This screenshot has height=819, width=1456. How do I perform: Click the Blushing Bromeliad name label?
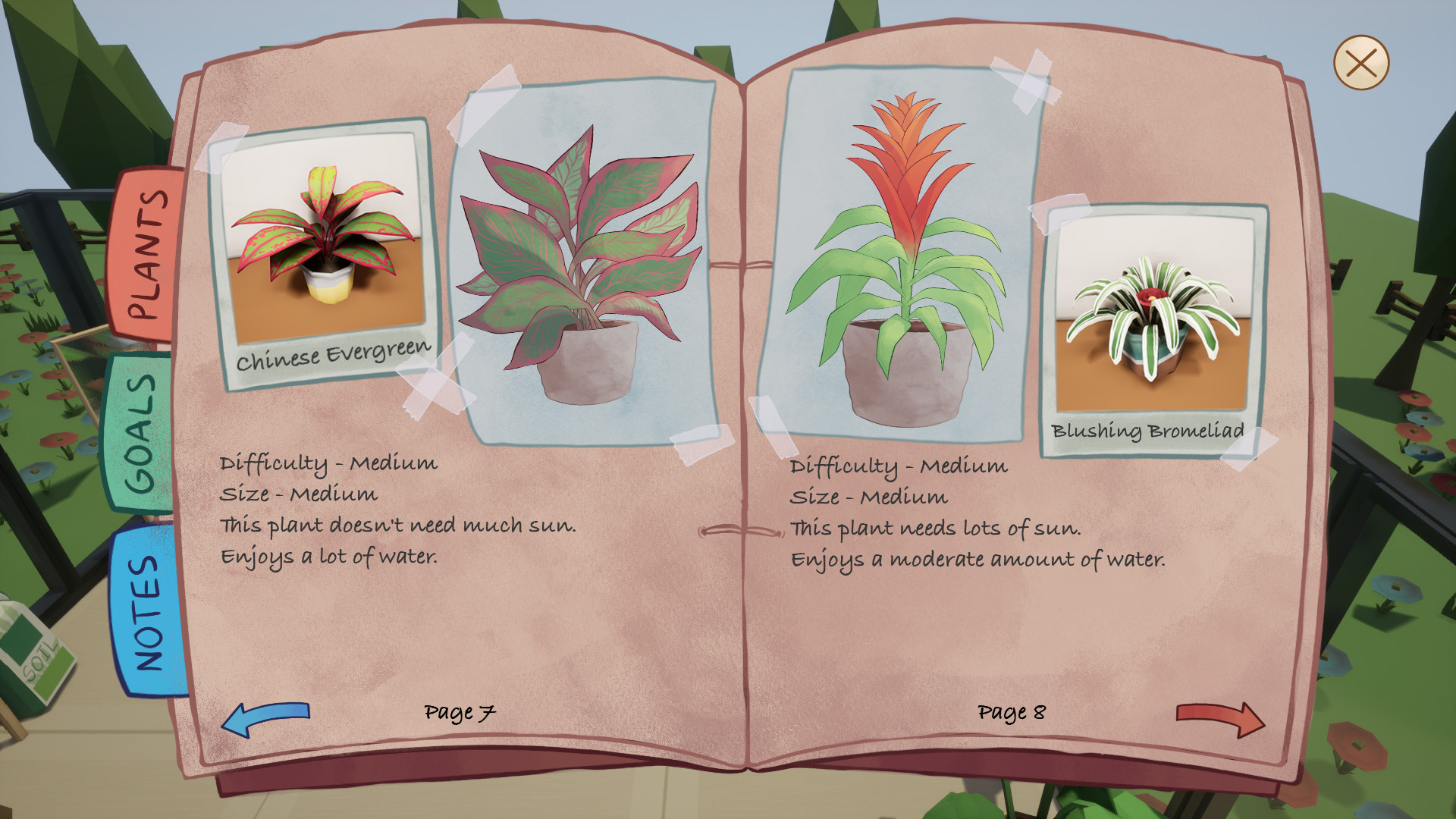[x=1147, y=432]
